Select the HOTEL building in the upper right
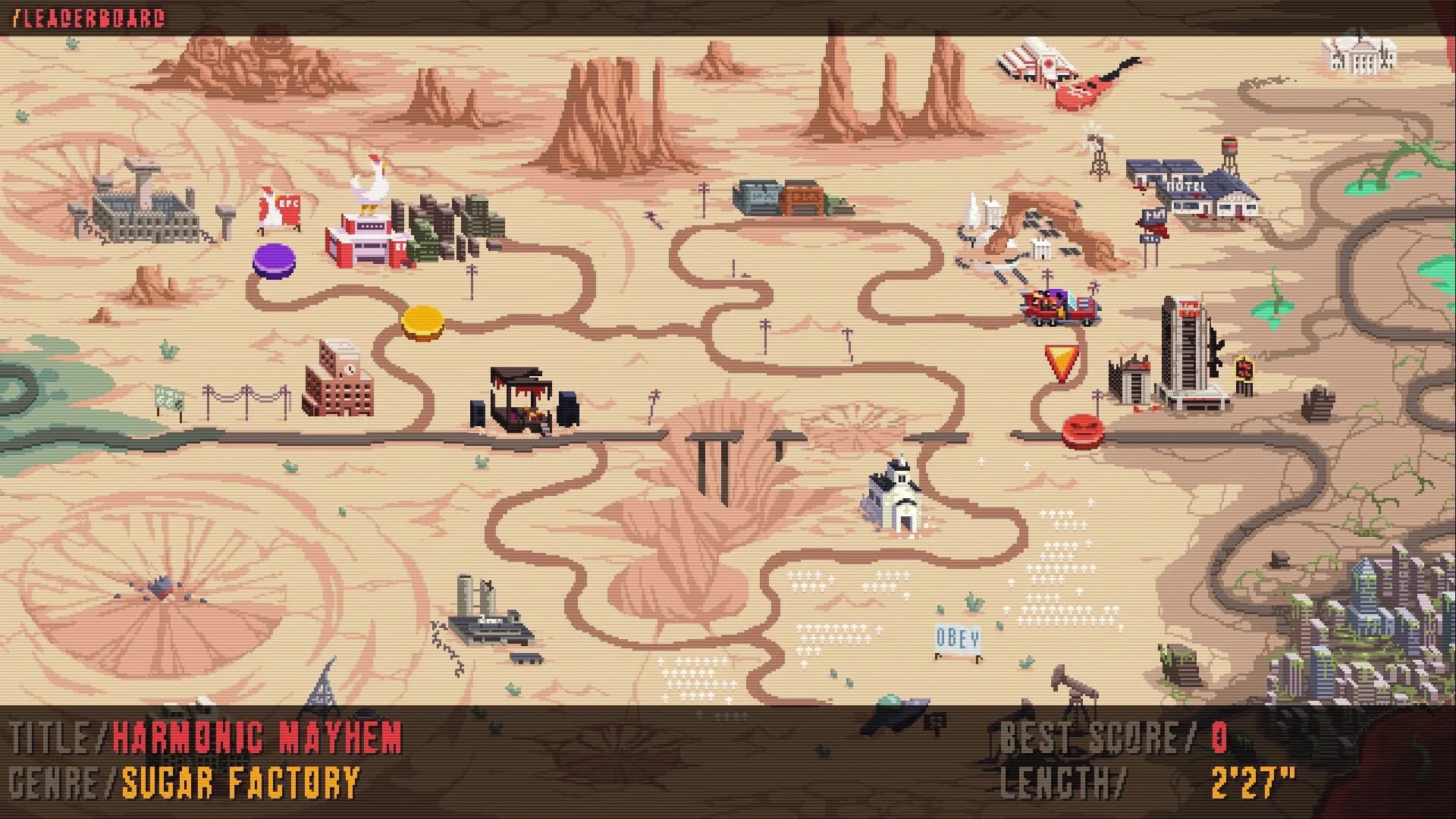The height and width of the screenshot is (819, 1456). (x=1185, y=186)
